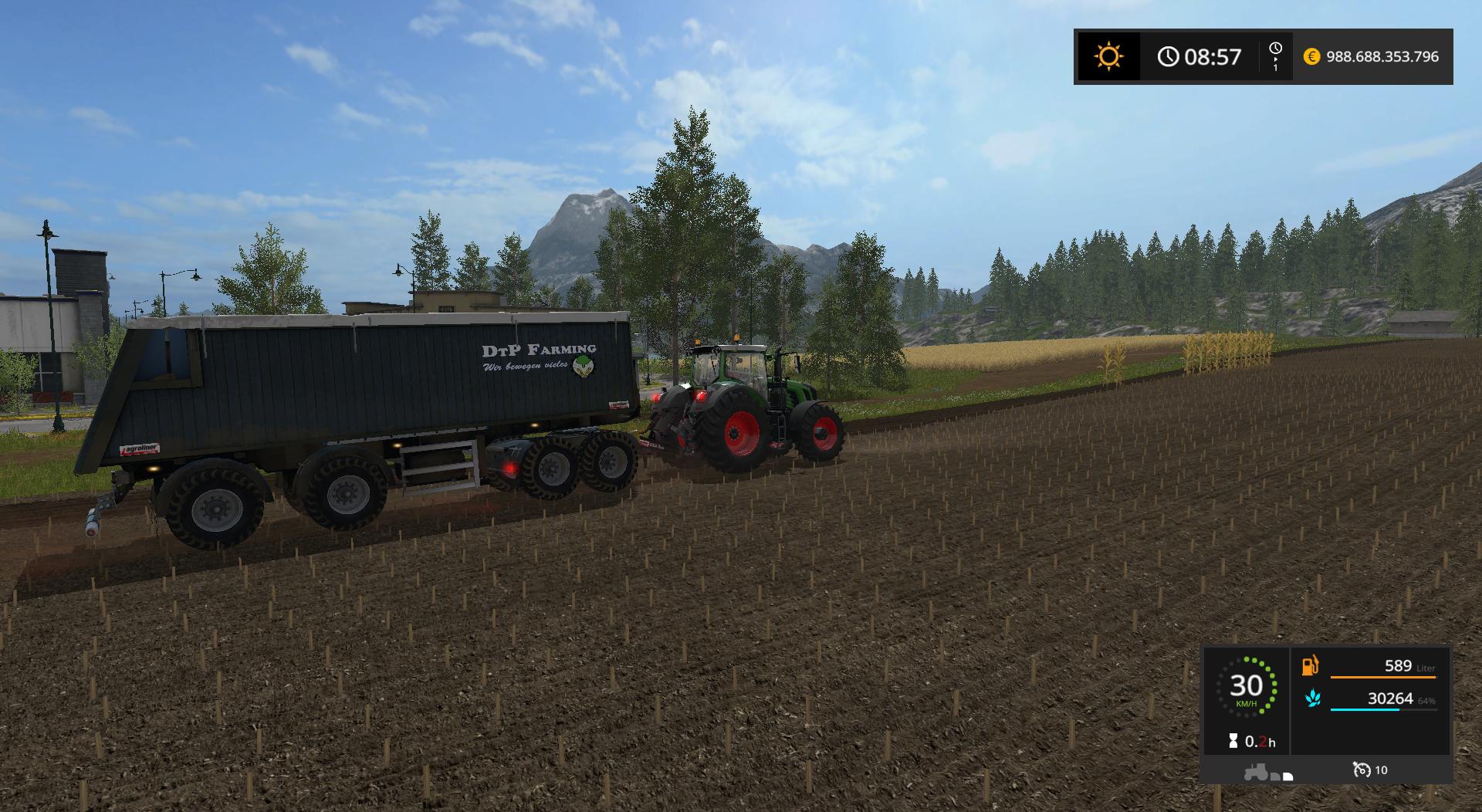Click the orange fuel pump icon
Image resolution: width=1482 pixels, height=812 pixels.
1311,665
